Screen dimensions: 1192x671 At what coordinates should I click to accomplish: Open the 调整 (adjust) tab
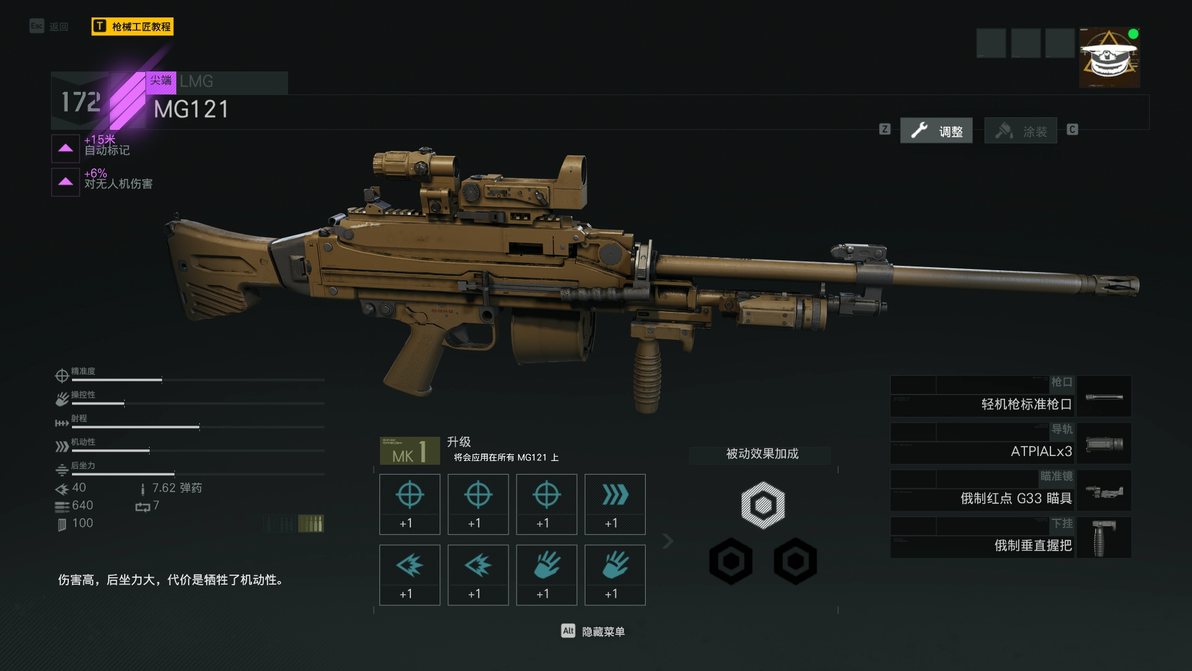point(936,131)
